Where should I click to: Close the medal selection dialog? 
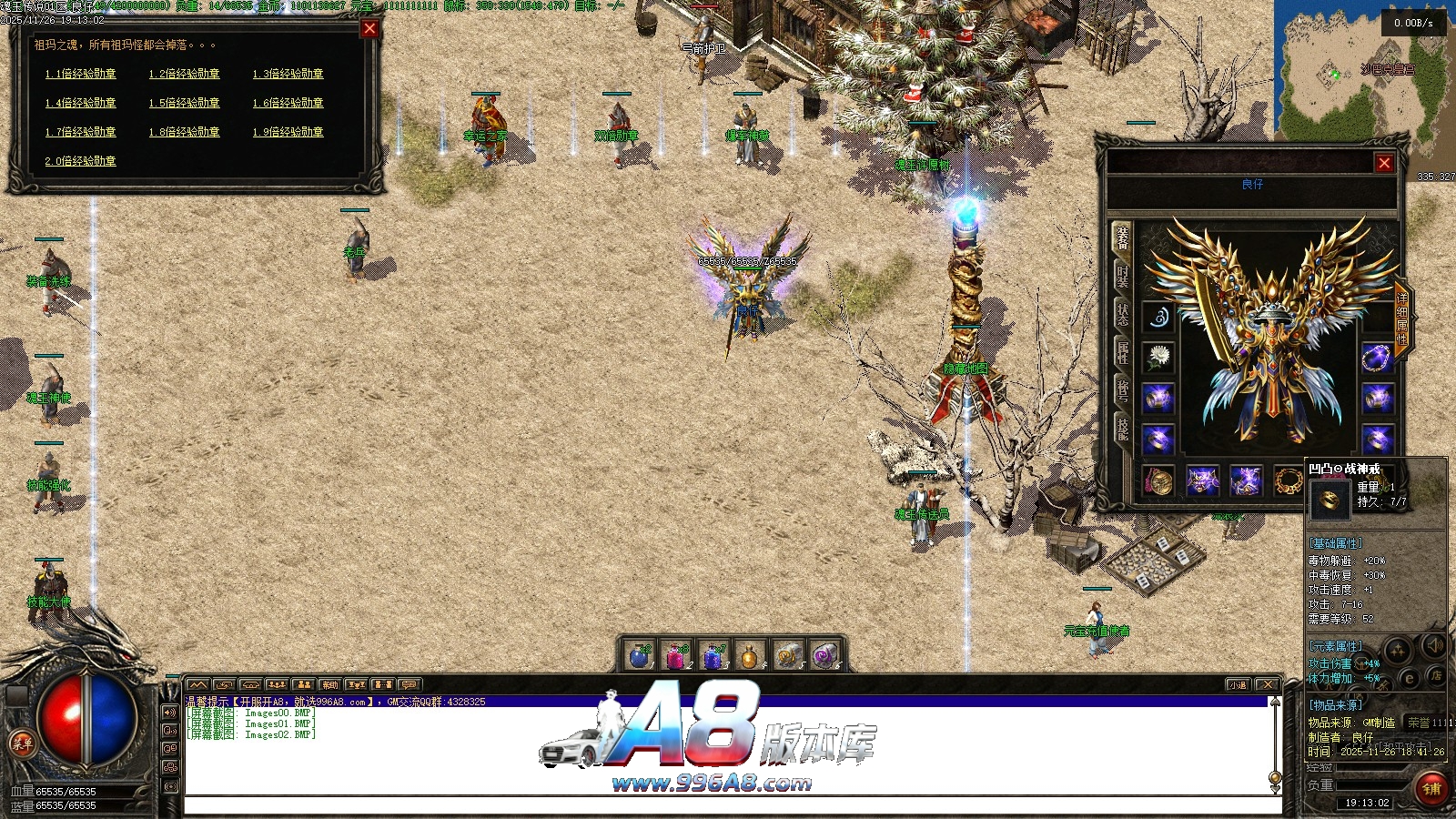point(369,28)
